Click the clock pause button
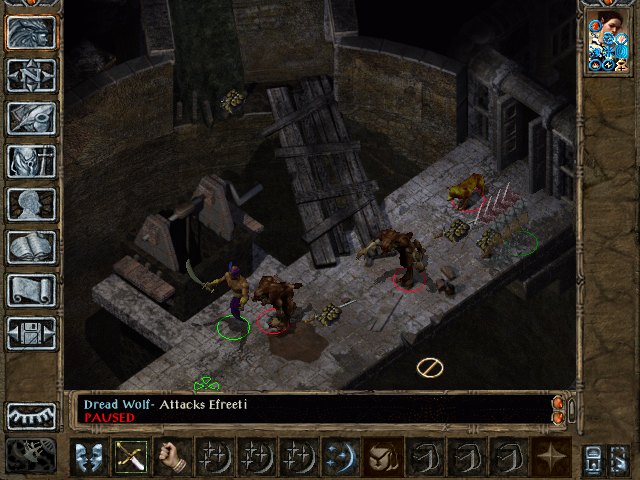Image resolution: width=640 pixels, height=480 pixels. (31, 415)
